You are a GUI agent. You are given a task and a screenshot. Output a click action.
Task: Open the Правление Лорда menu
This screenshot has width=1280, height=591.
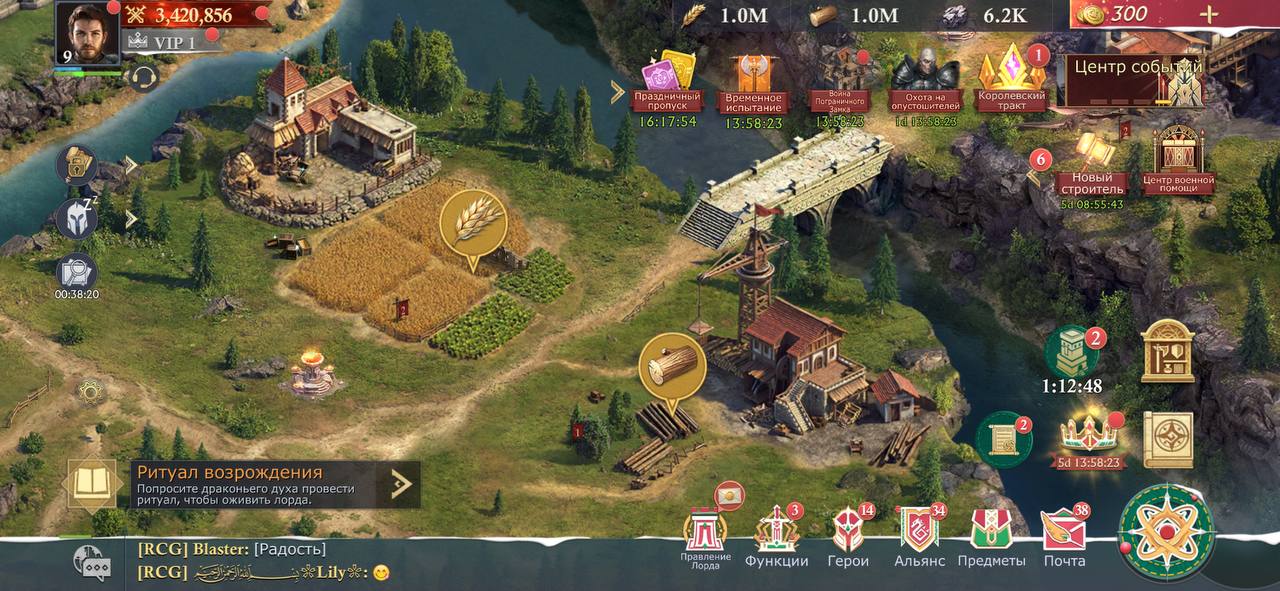click(x=706, y=537)
